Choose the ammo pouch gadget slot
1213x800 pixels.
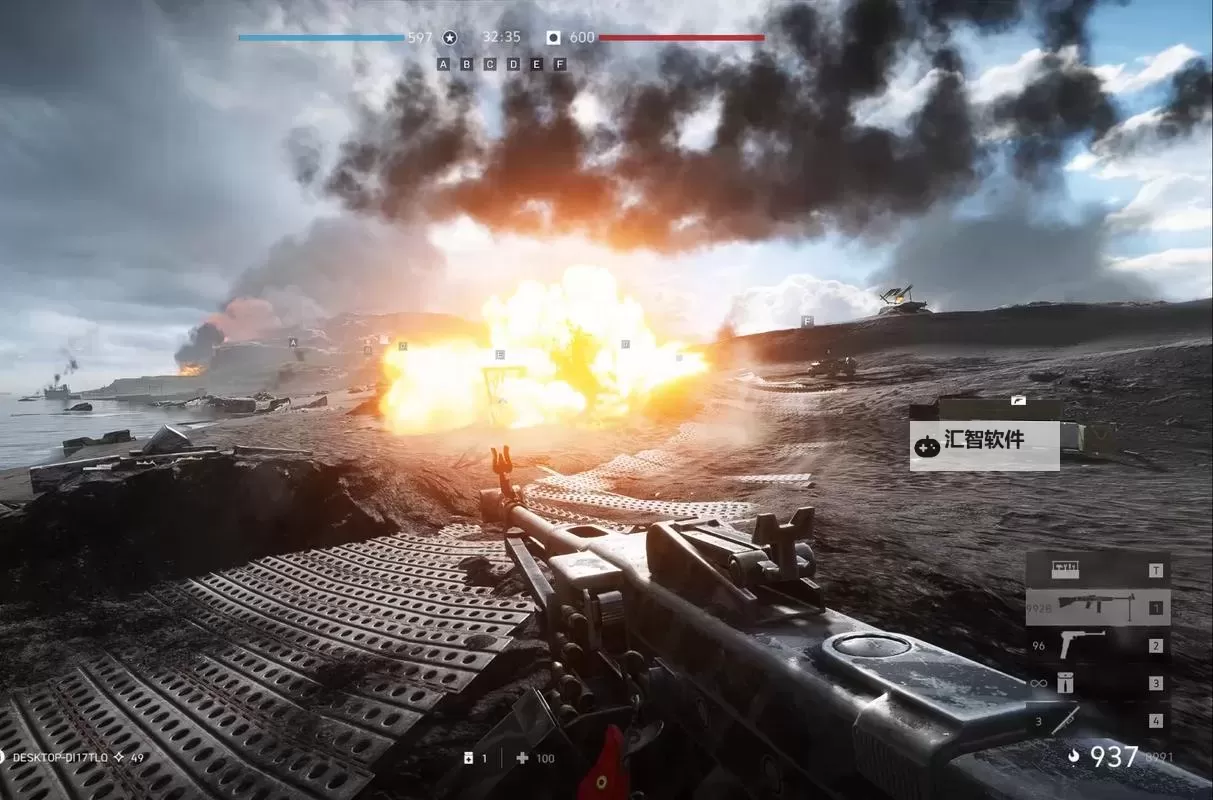tap(1097, 683)
